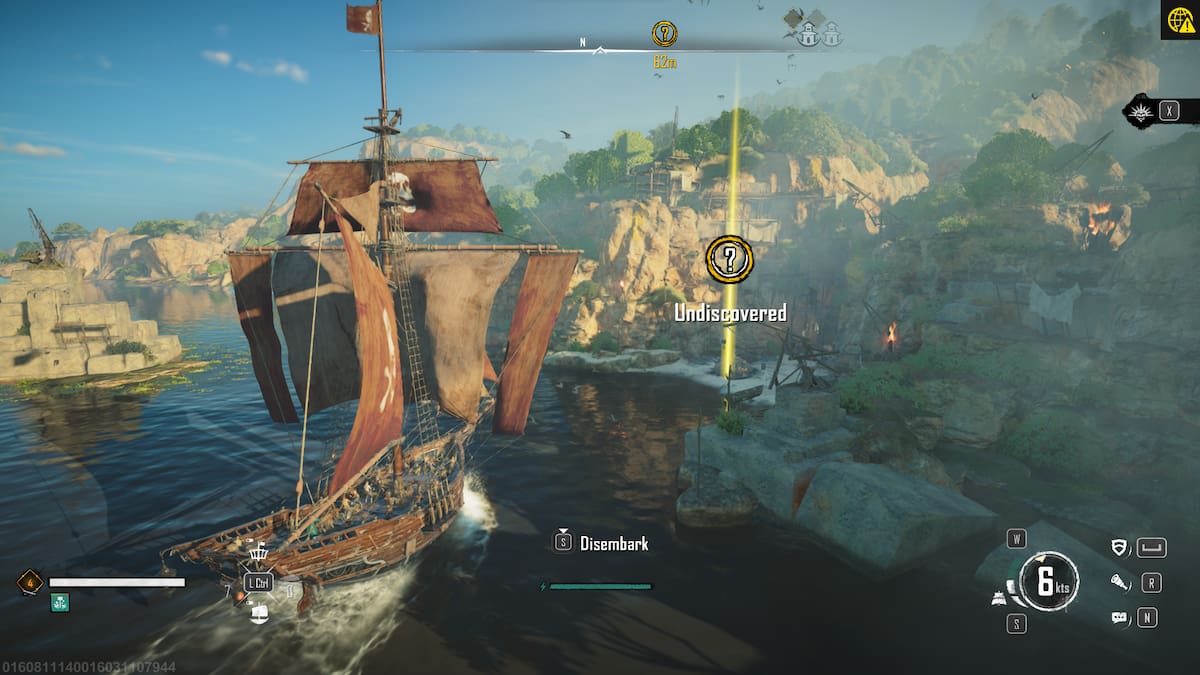The height and width of the screenshot is (675, 1200).
Task: Click the ship sails icon beside the speed dial
Action: [999, 599]
